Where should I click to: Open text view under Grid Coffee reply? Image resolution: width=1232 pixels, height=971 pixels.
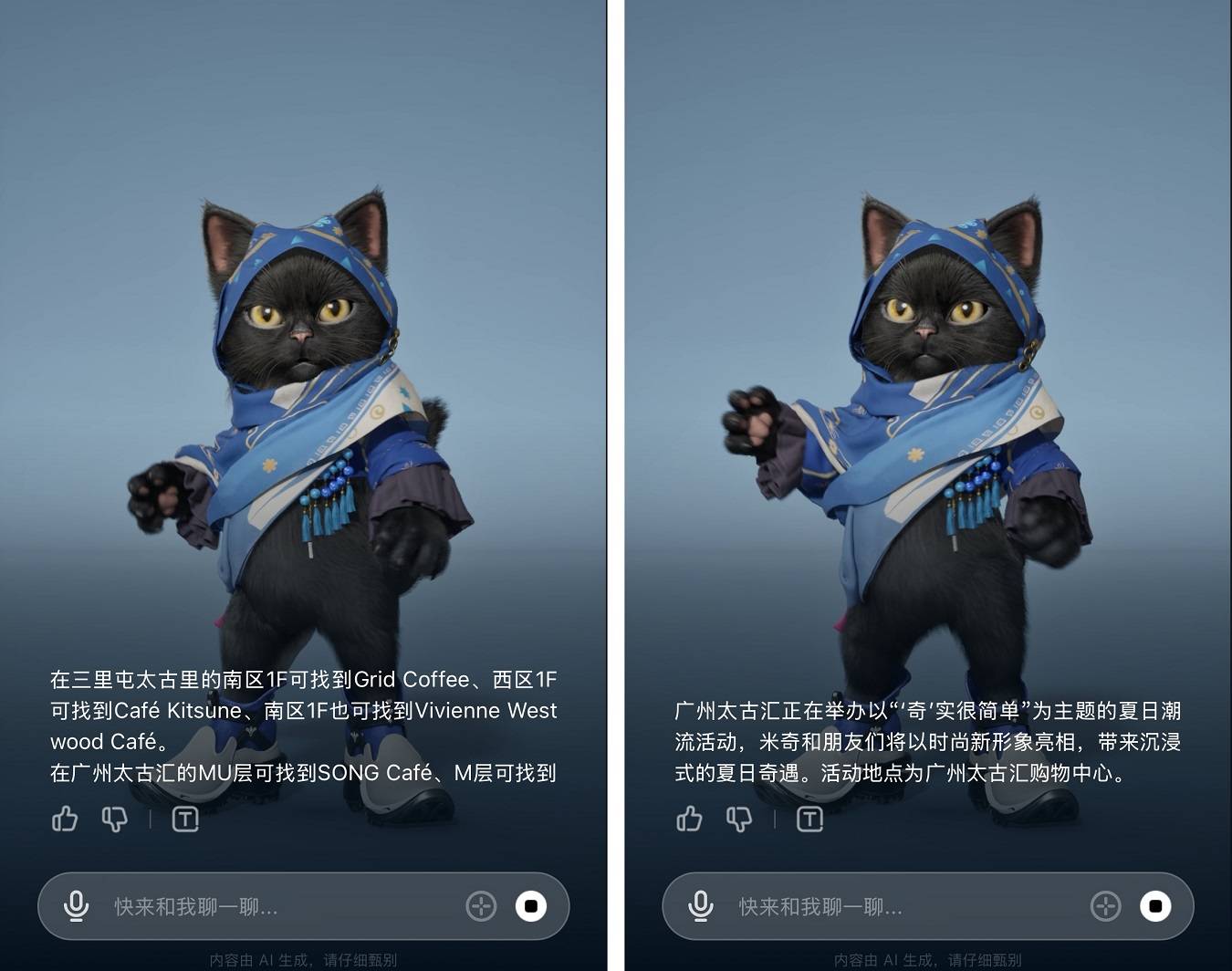point(185,819)
